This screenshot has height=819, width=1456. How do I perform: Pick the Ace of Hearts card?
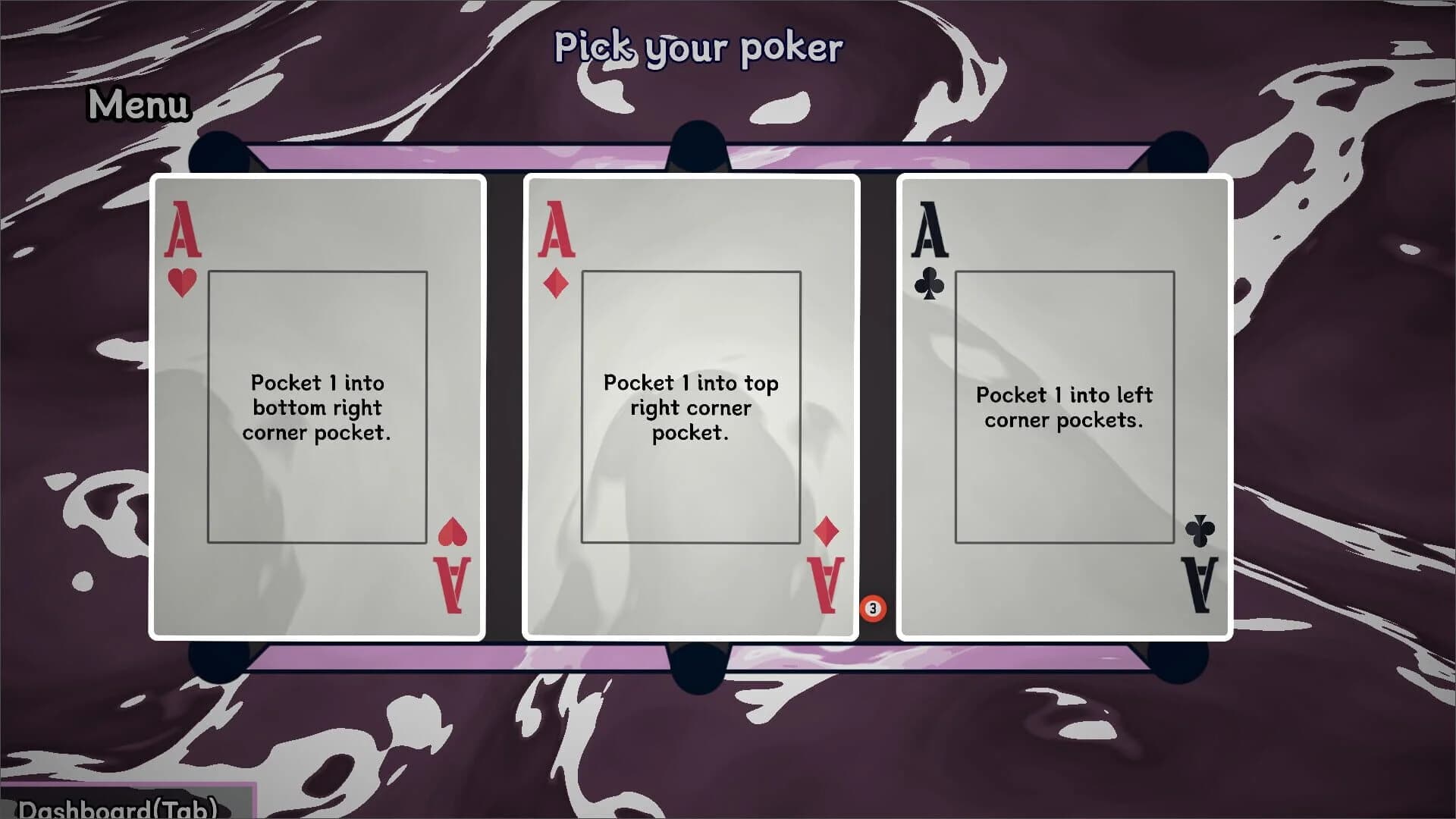pos(318,407)
